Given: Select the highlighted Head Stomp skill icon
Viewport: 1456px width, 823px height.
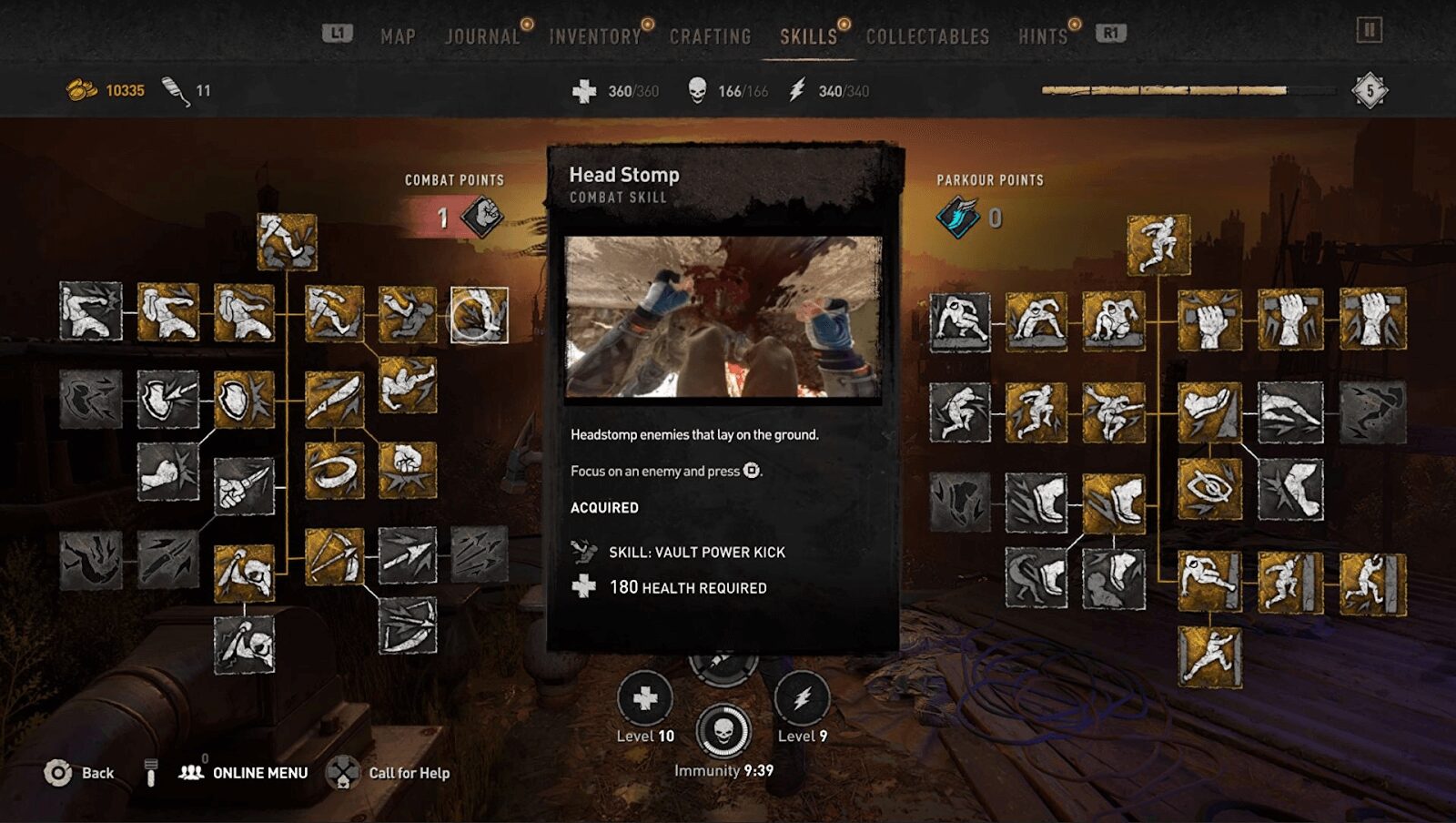Looking at the screenshot, I should (480, 315).
